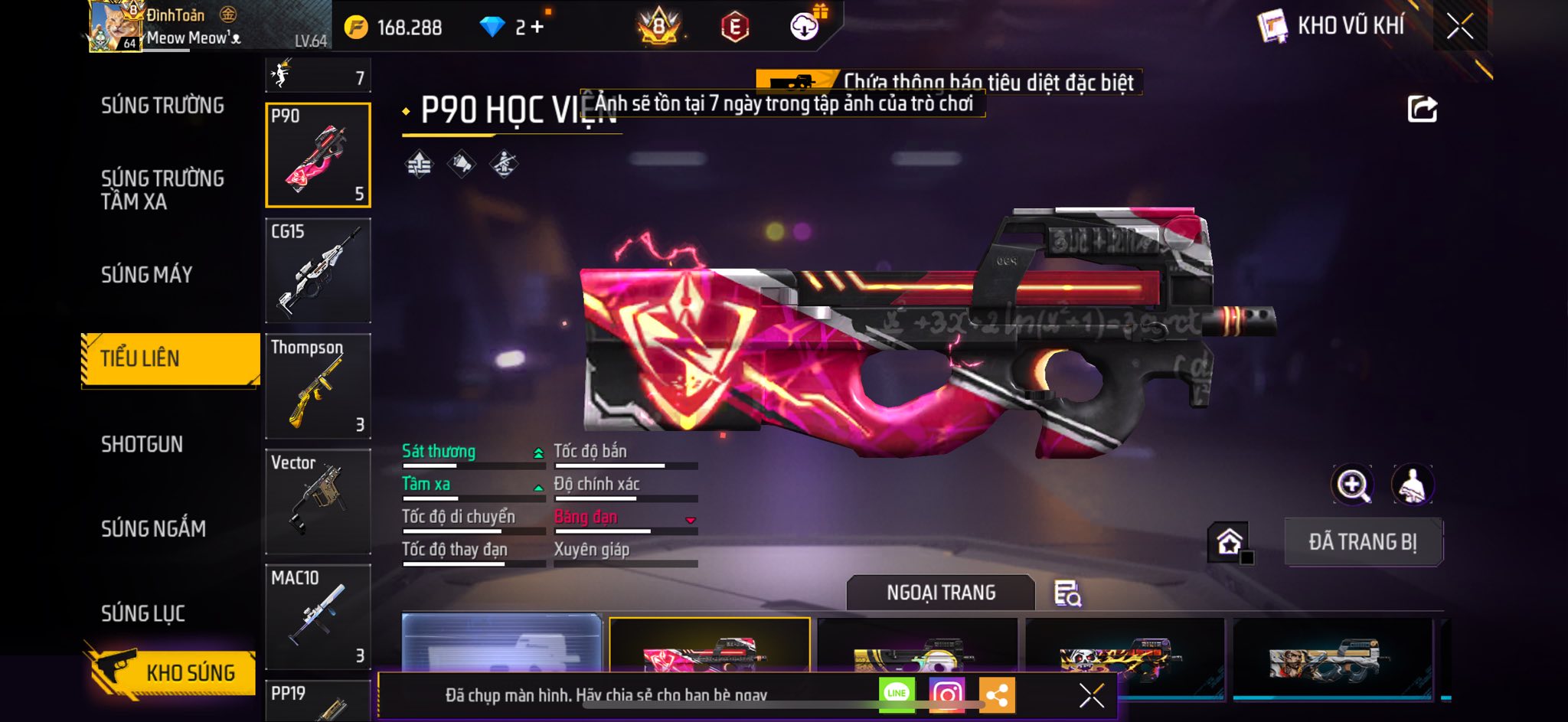Screen dimensions: 1568x722
Task: Click the Đã Trang Bị button
Action: pyautogui.click(x=1363, y=542)
